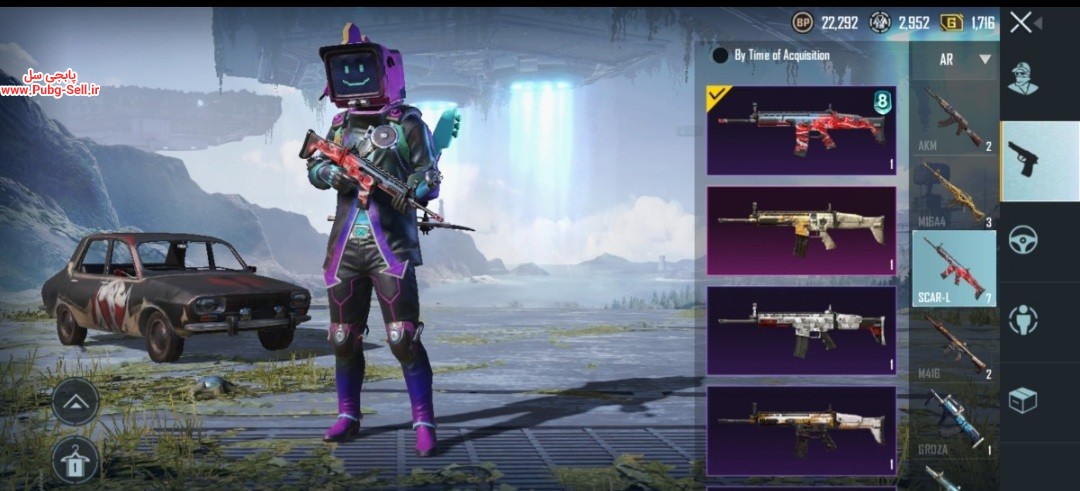Choose the tan and gold SCAR-L skin
The width and height of the screenshot is (1080, 491).
801,230
